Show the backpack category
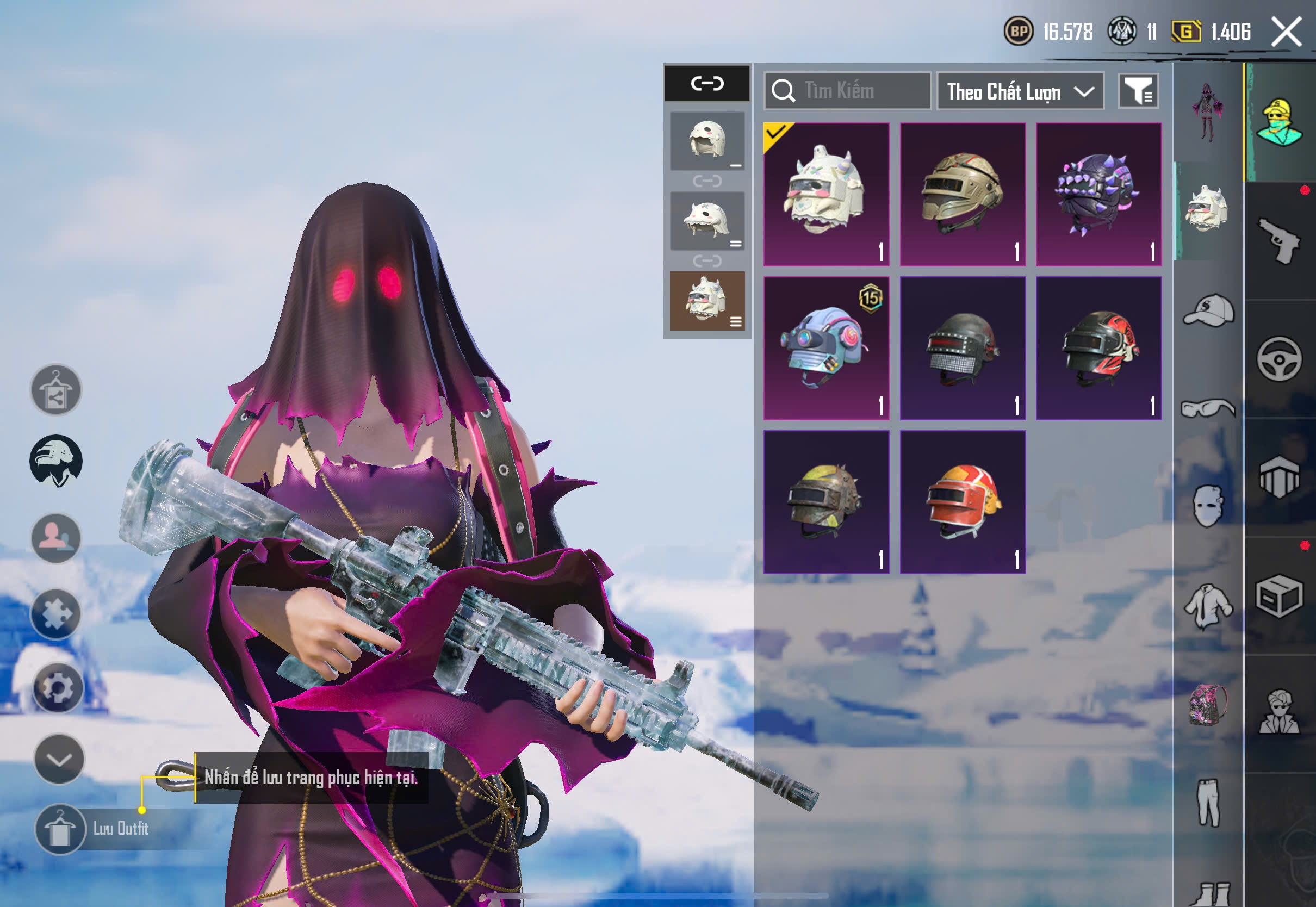The height and width of the screenshot is (907, 1316). [x=1208, y=705]
